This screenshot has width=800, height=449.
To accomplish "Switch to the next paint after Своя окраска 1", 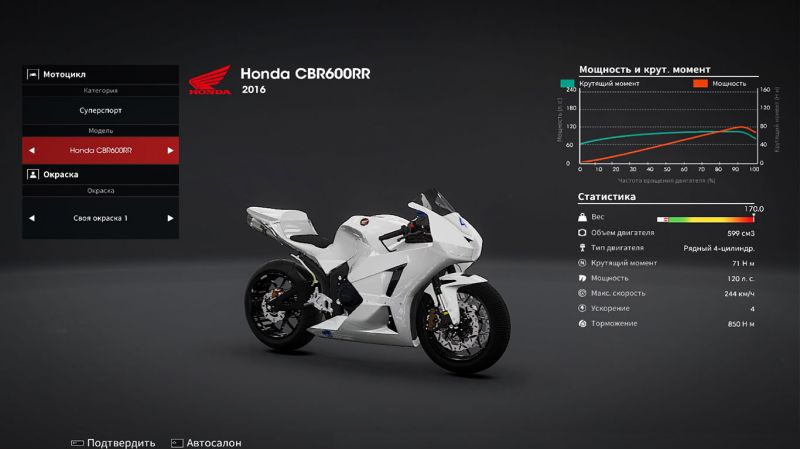I will pyautogui.click(x=170, y=218).
